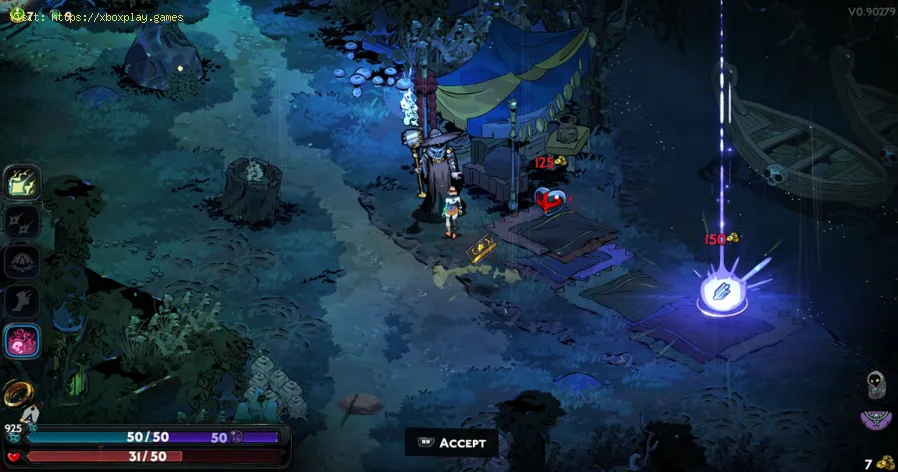Select the dimmed boot sprint slot
The width and height of the screenshot is (898, 472).
click(23, 301)
